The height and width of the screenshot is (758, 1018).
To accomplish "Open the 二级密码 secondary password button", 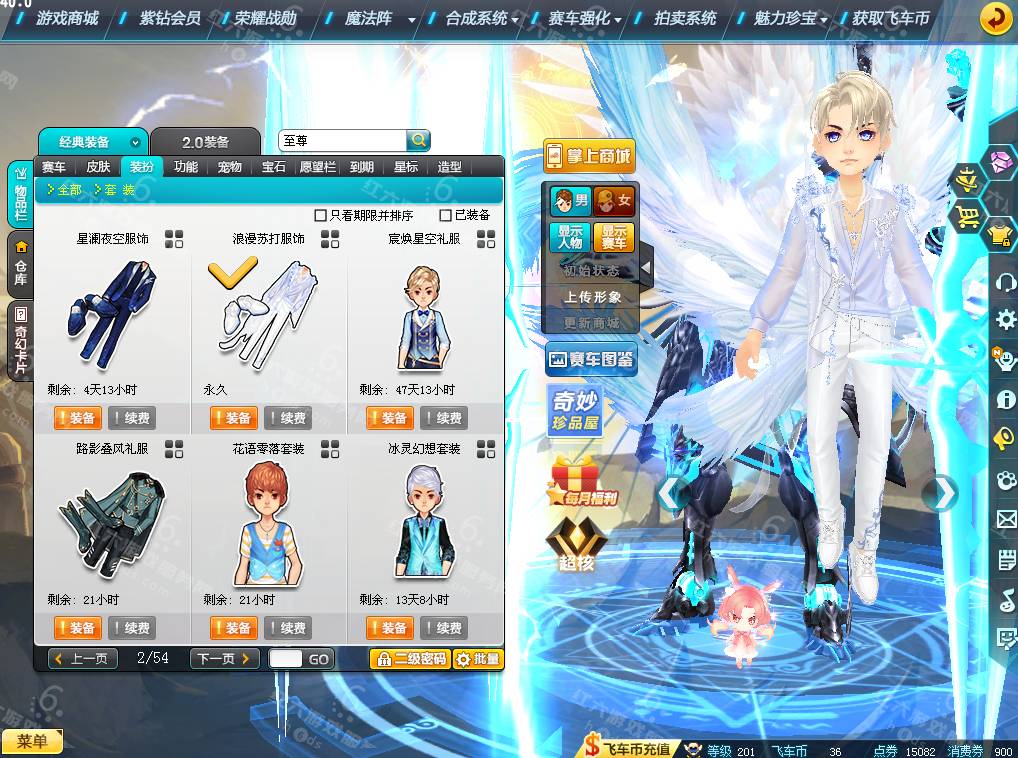I will (x=409, y=659).
